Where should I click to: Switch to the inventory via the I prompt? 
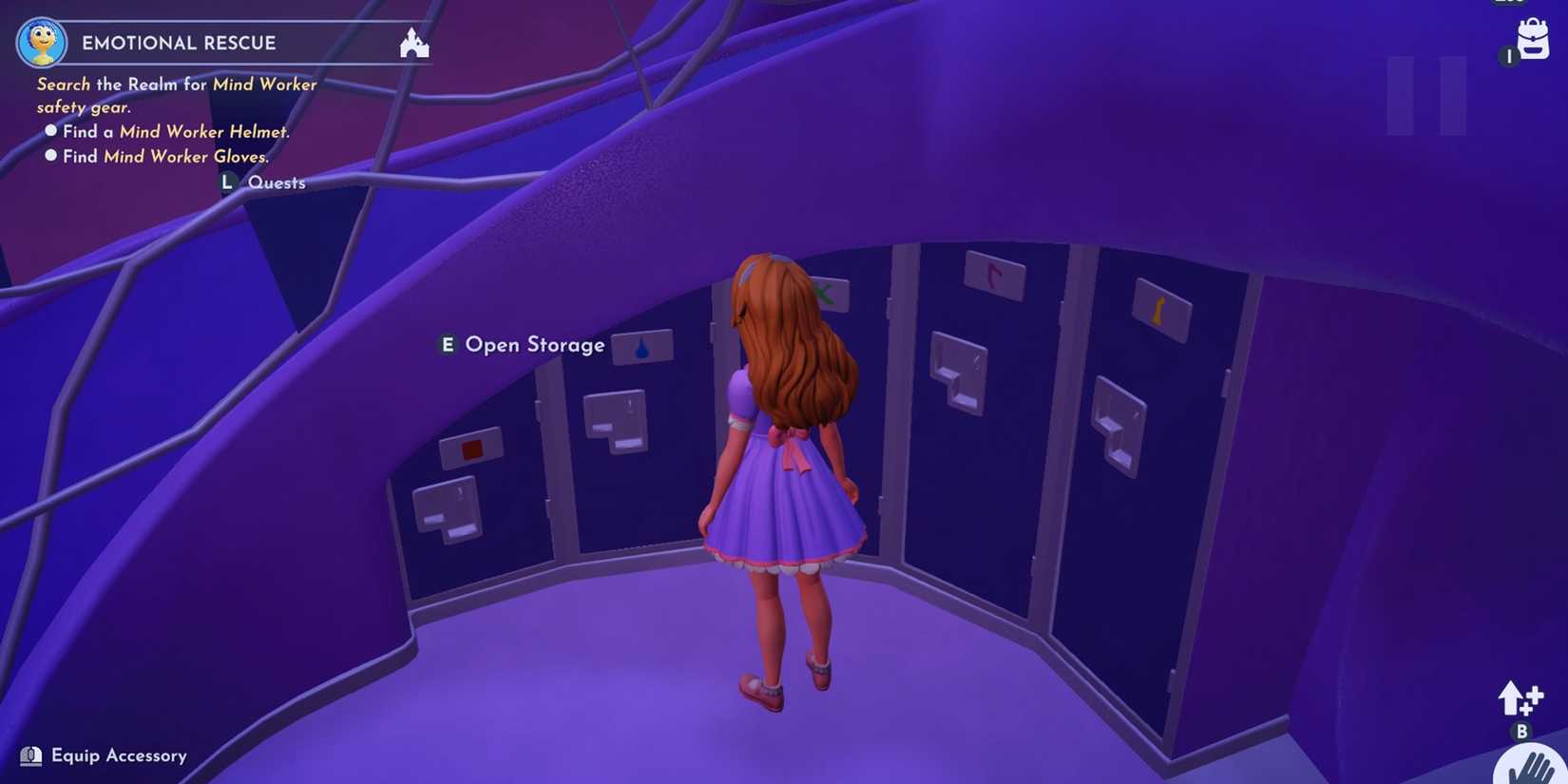[x=1508, y=57]
